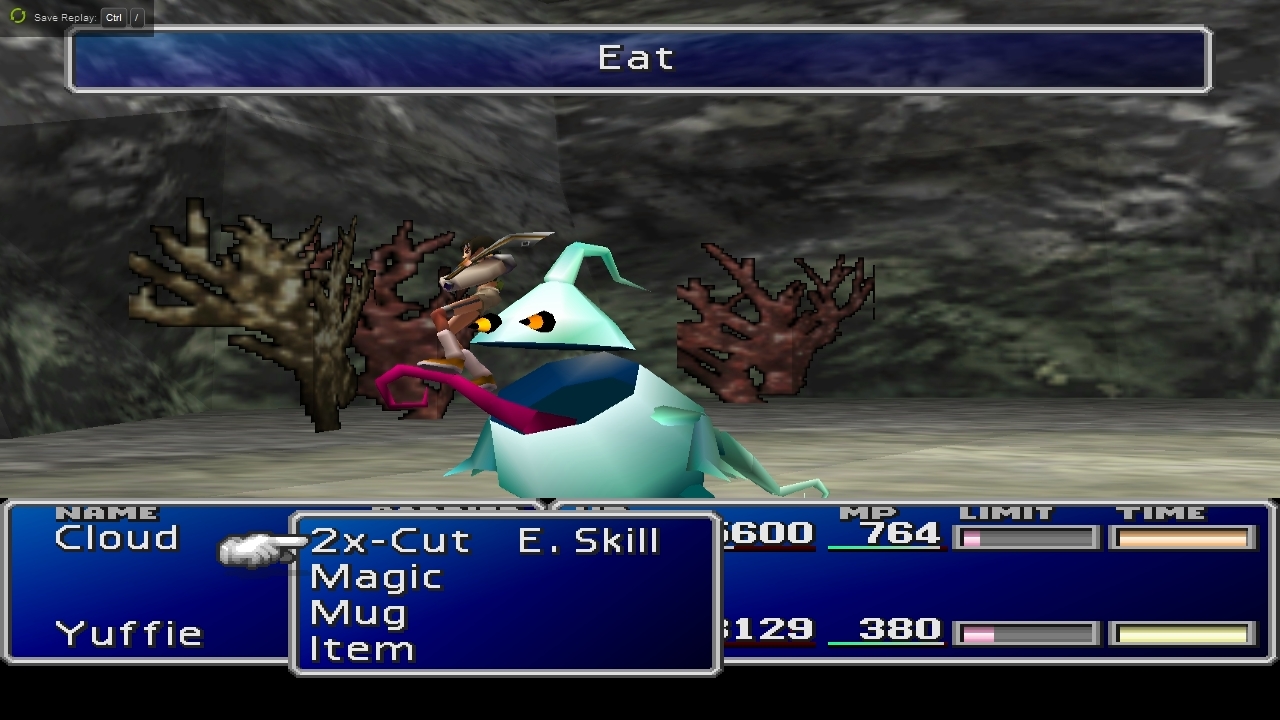Open the Item command
The height and width of the screenshot is (720, 1280).
362,649
